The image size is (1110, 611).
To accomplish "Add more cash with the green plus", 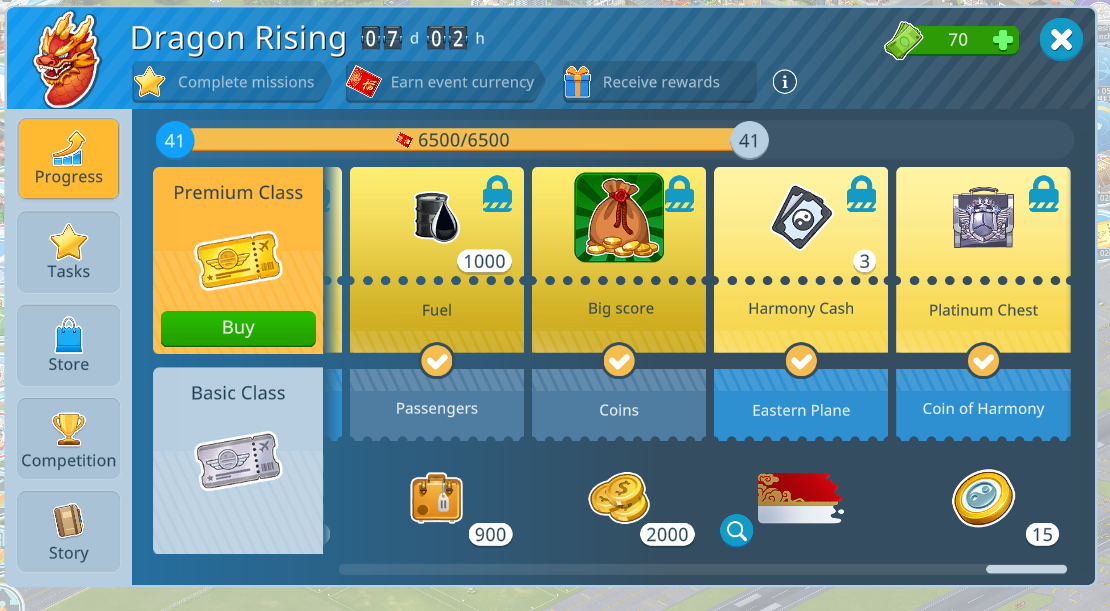I will 1003,40.
